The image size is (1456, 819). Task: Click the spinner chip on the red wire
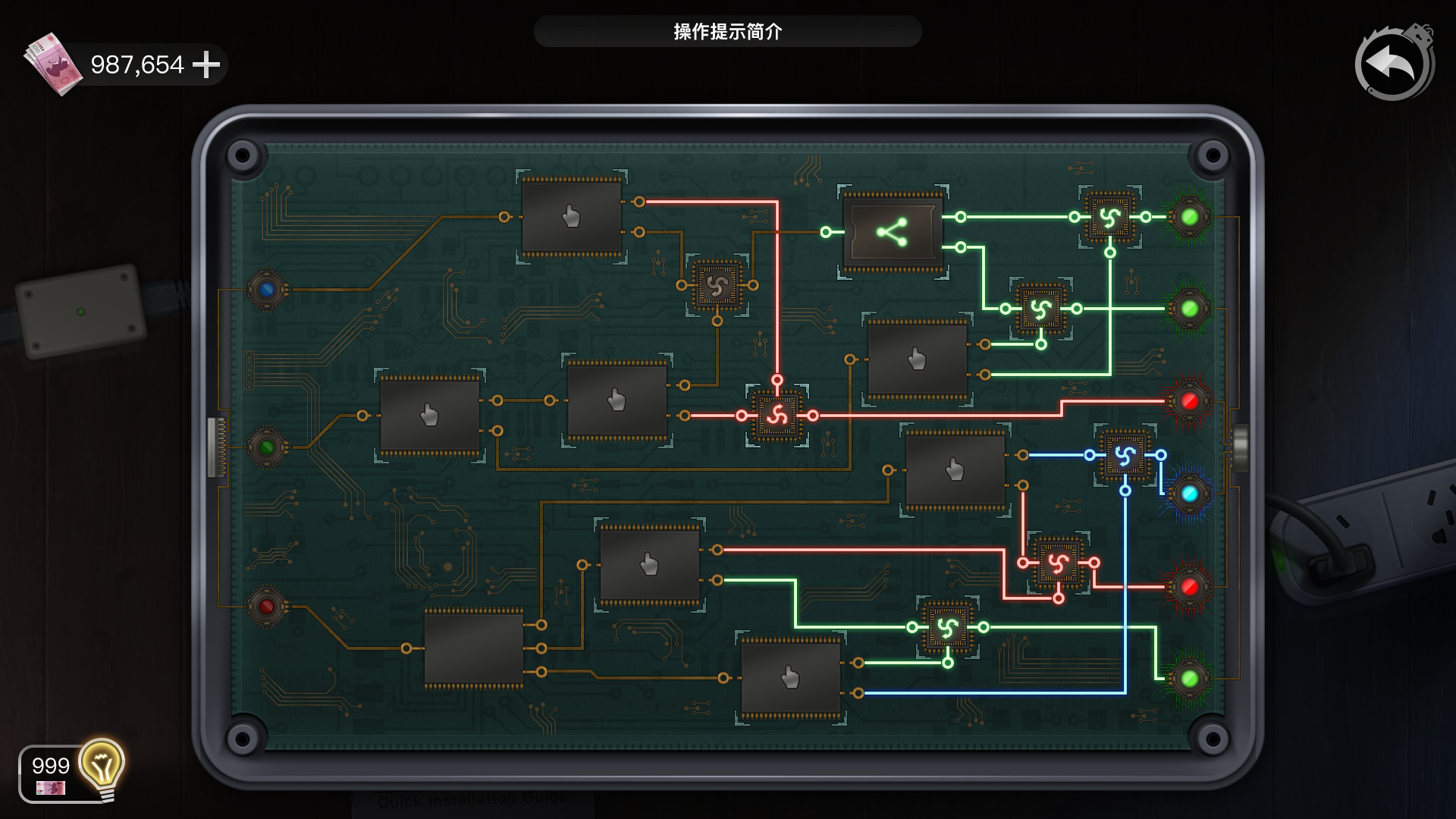pos(777,415)
